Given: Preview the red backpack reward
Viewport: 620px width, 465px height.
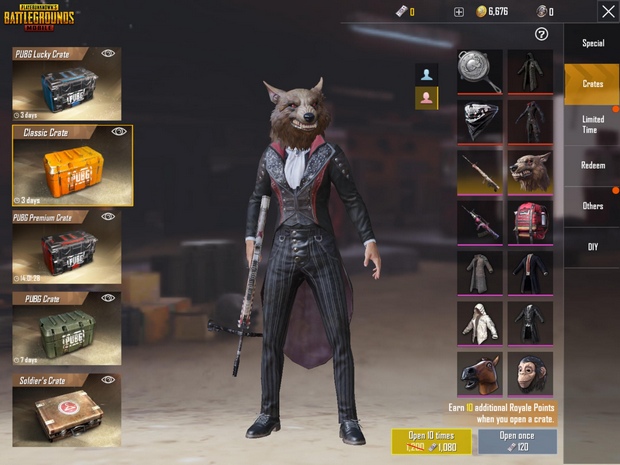Looking at the screenshot, I should 530,222.
